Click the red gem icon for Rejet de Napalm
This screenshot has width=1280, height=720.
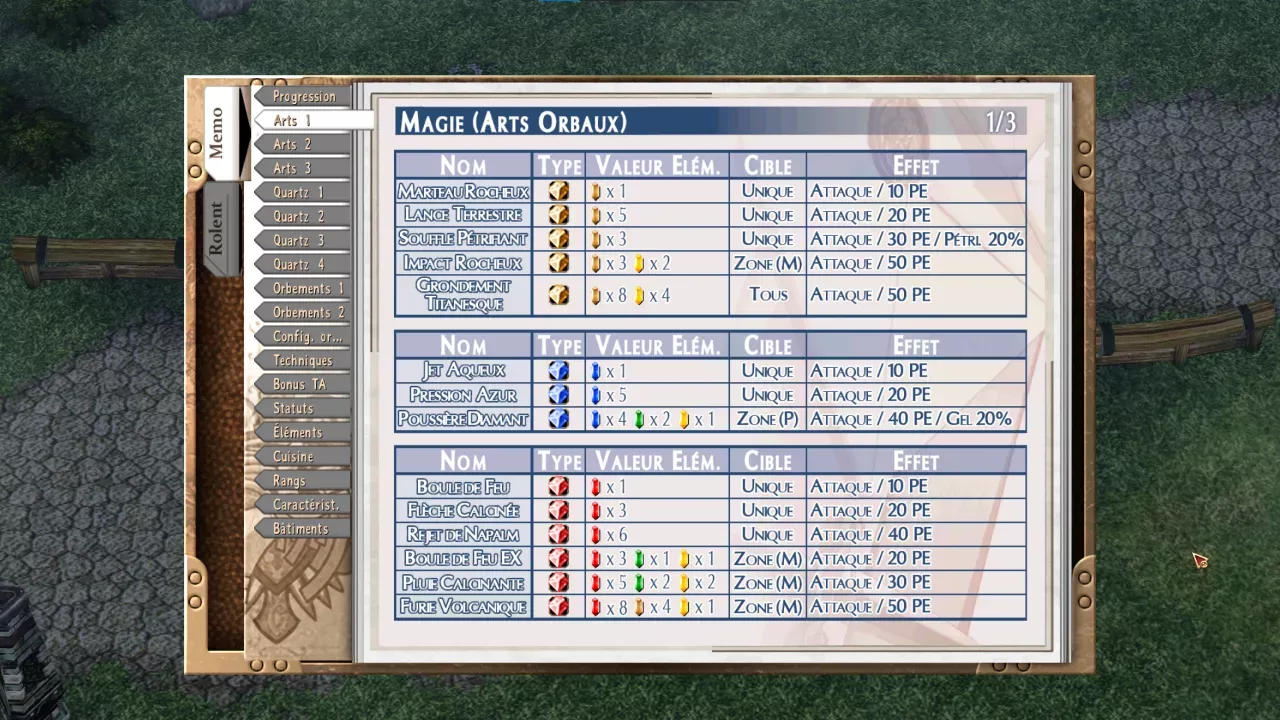coord(596,534)
